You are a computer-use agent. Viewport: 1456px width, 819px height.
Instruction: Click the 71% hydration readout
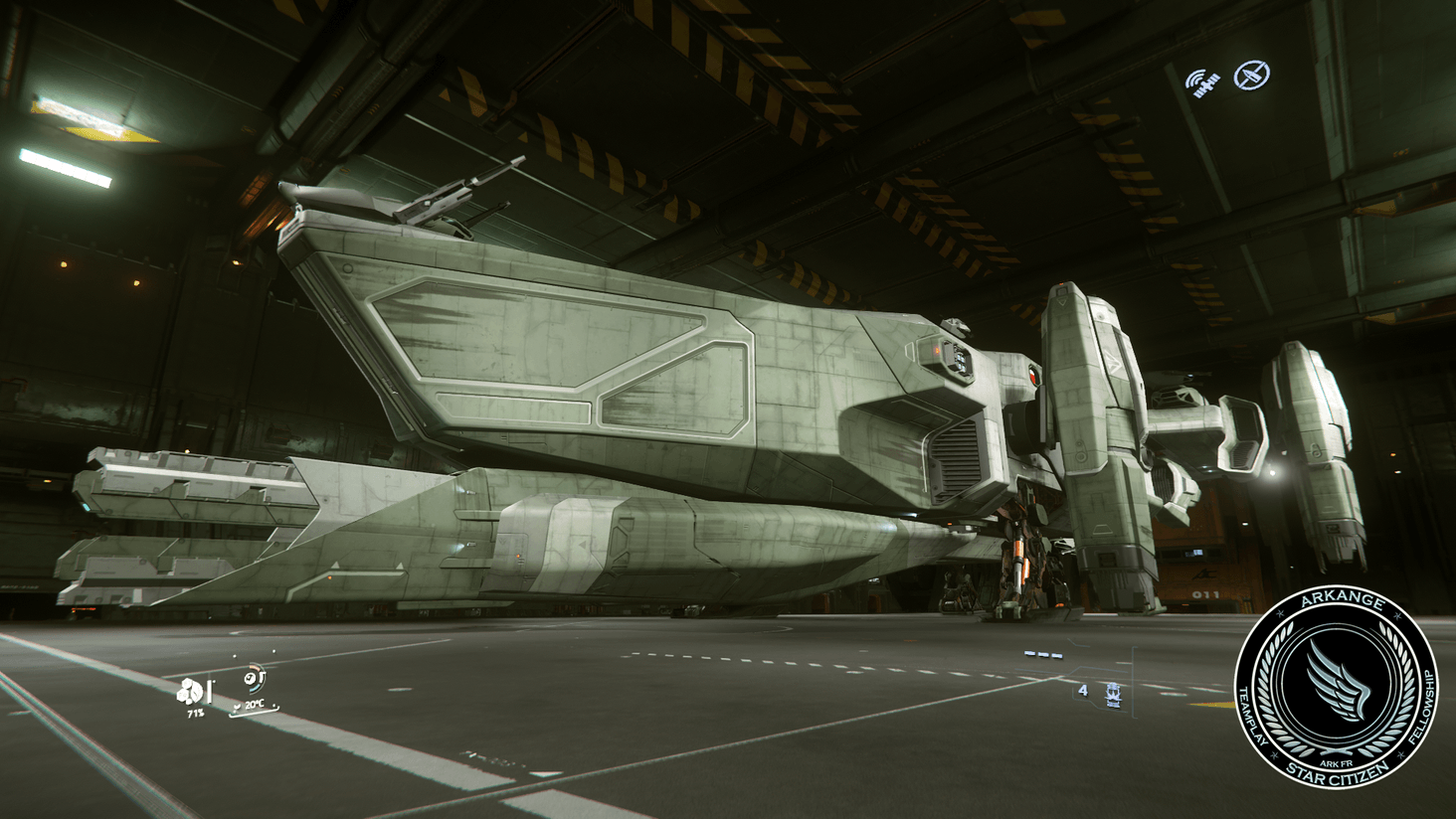(x=195, y=712)
